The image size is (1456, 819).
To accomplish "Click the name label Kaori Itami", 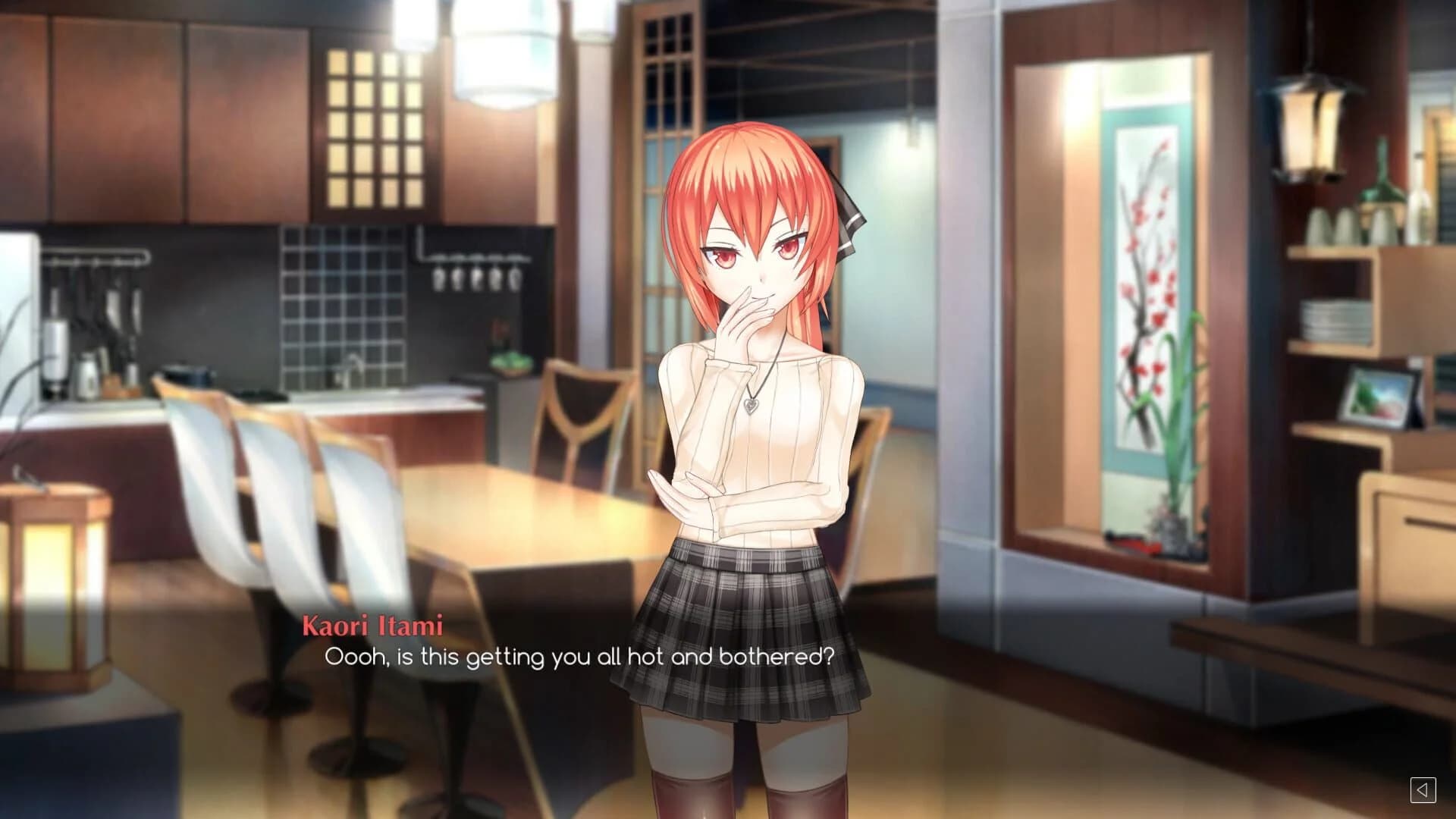I will point(373,626).
